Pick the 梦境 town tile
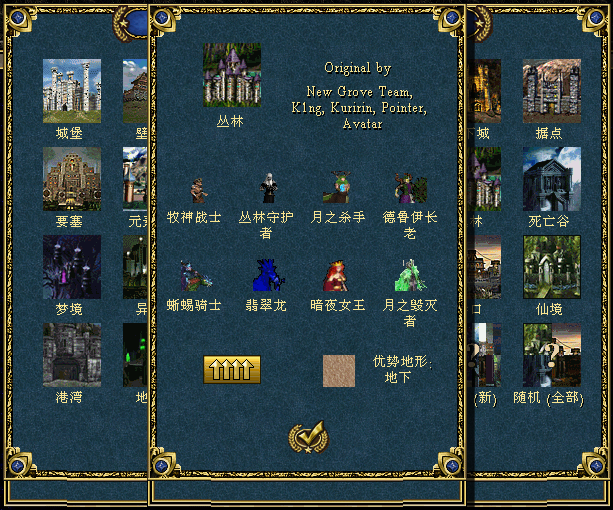Screen dimensions: 613x510 (72, 267)
